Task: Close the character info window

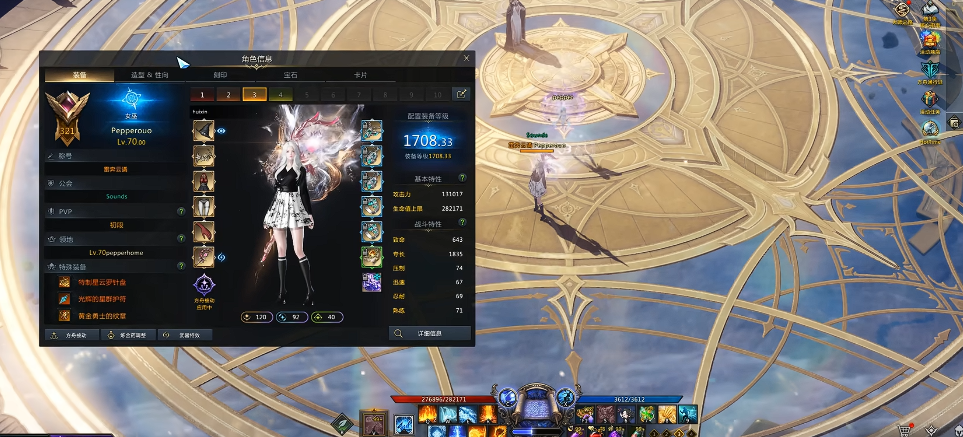Action: [x=466, y=58]
